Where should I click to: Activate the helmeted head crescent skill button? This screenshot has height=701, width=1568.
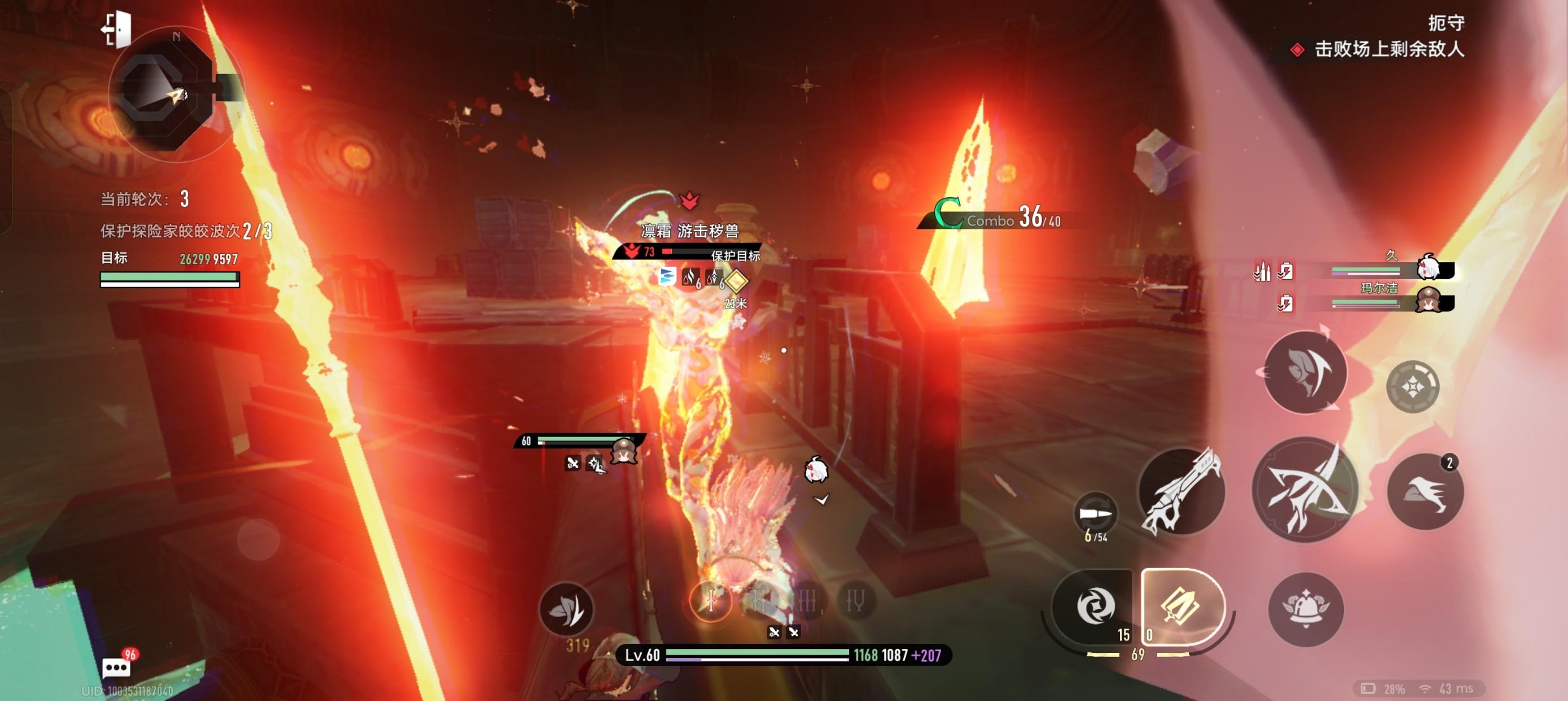point(1305,373)
